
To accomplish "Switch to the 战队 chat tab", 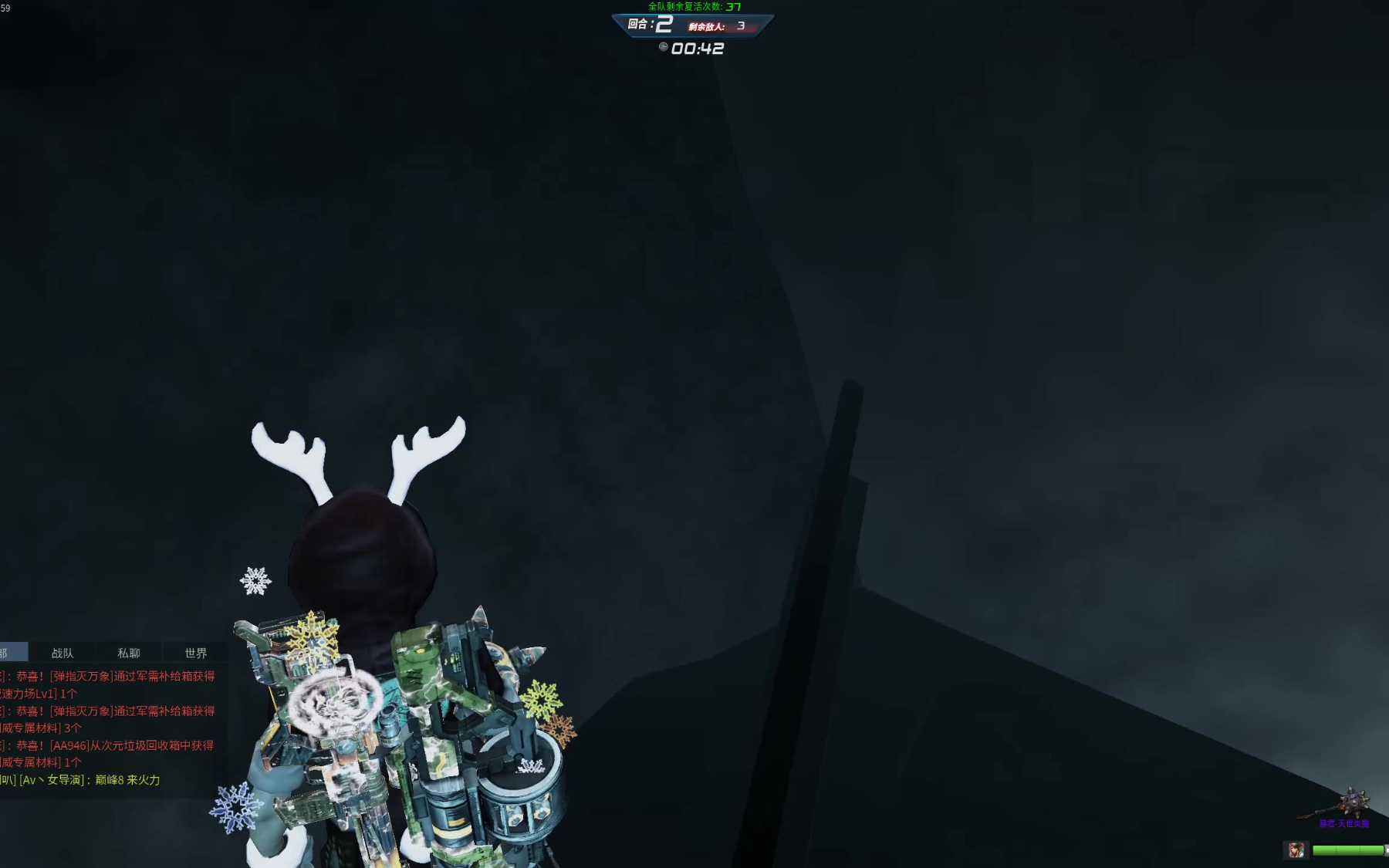I will [63, 653].
